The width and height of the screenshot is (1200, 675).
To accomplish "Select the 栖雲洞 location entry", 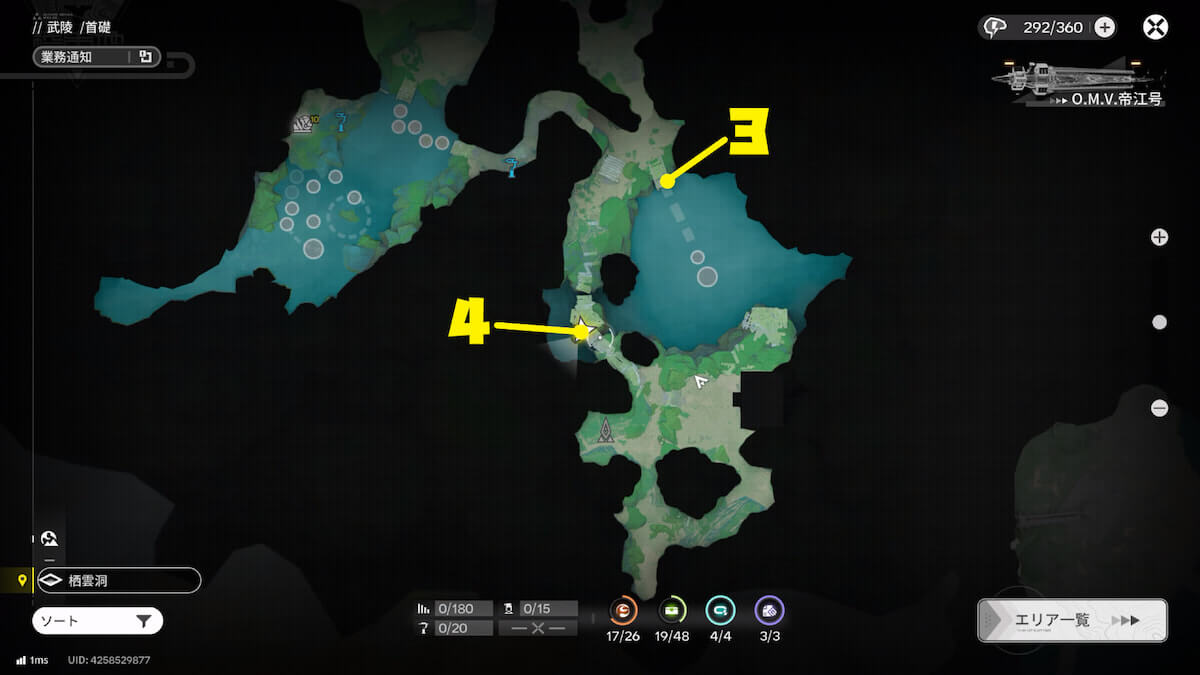I will [x=118, y=580].
